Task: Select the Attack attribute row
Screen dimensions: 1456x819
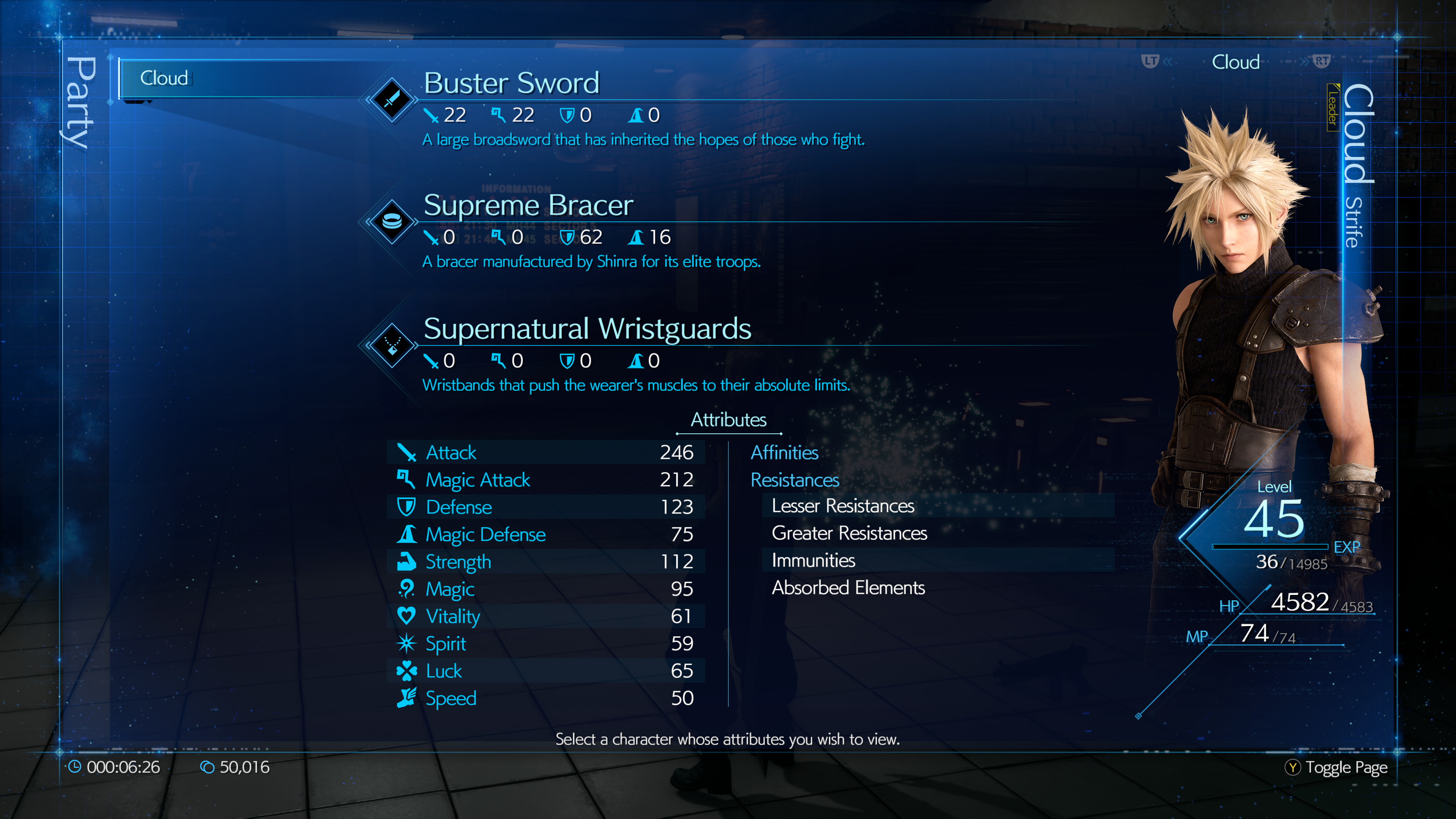Action: 546,452
